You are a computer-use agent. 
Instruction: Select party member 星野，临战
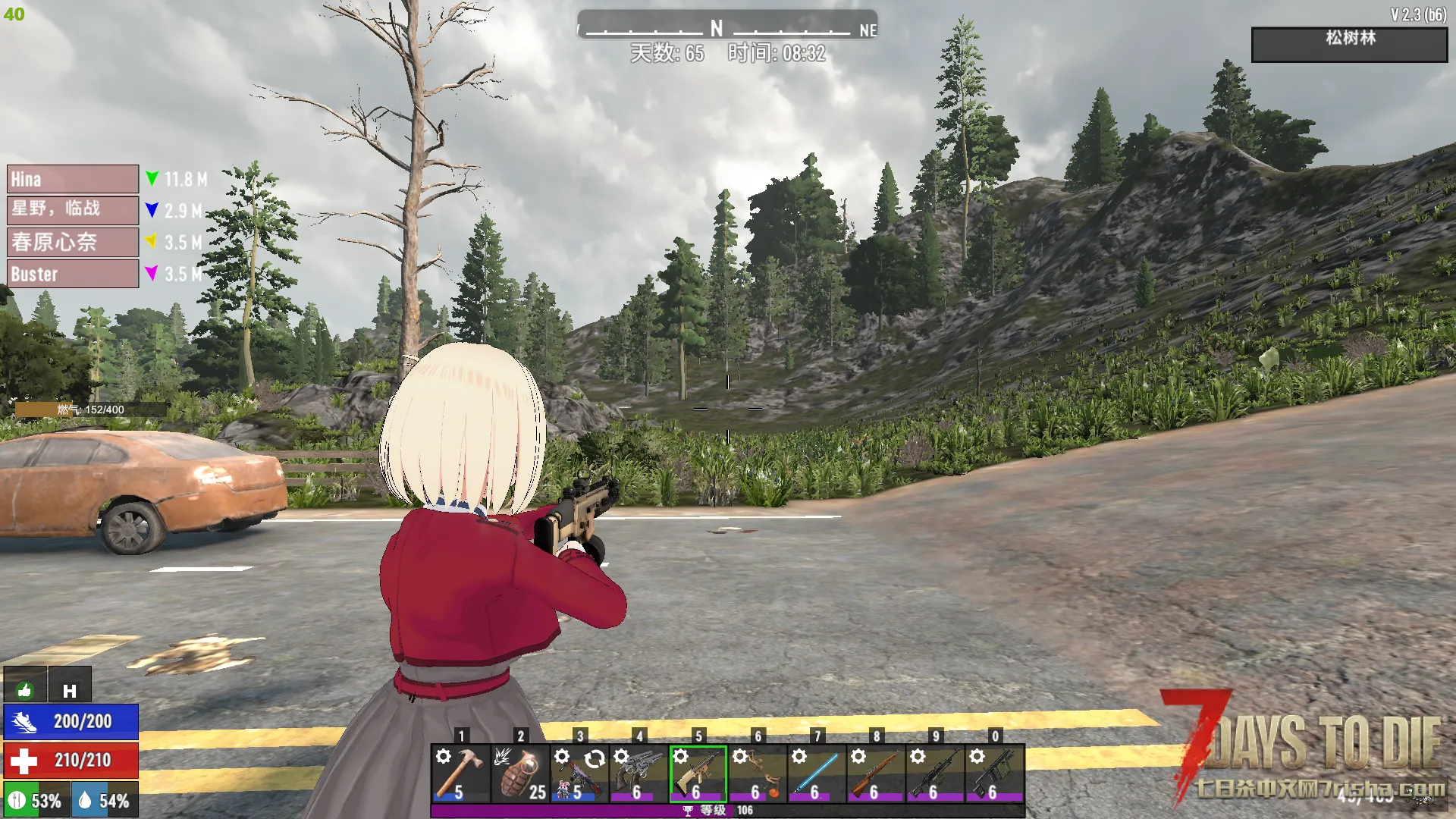(73, 210)
